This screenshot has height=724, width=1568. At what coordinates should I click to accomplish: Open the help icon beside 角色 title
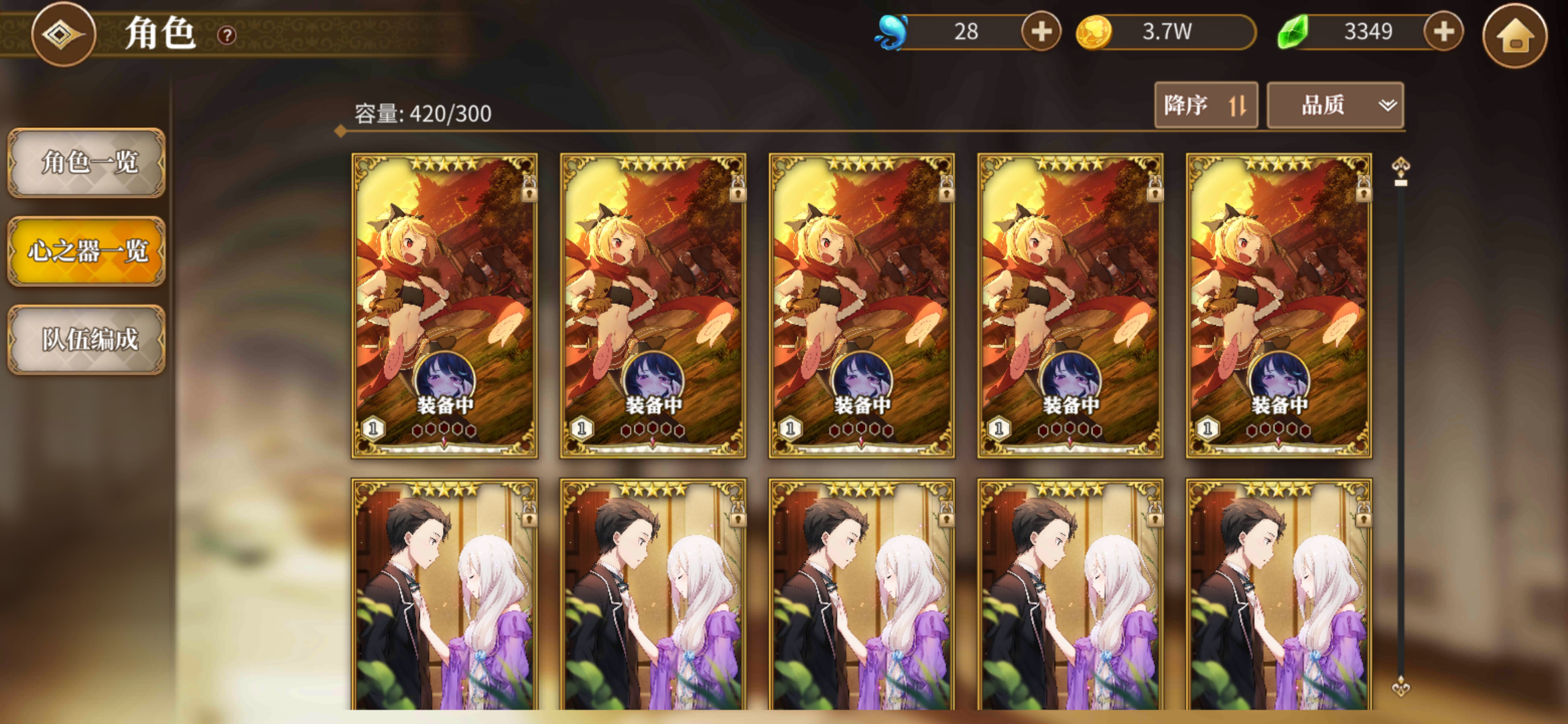(x=226, y=35)
